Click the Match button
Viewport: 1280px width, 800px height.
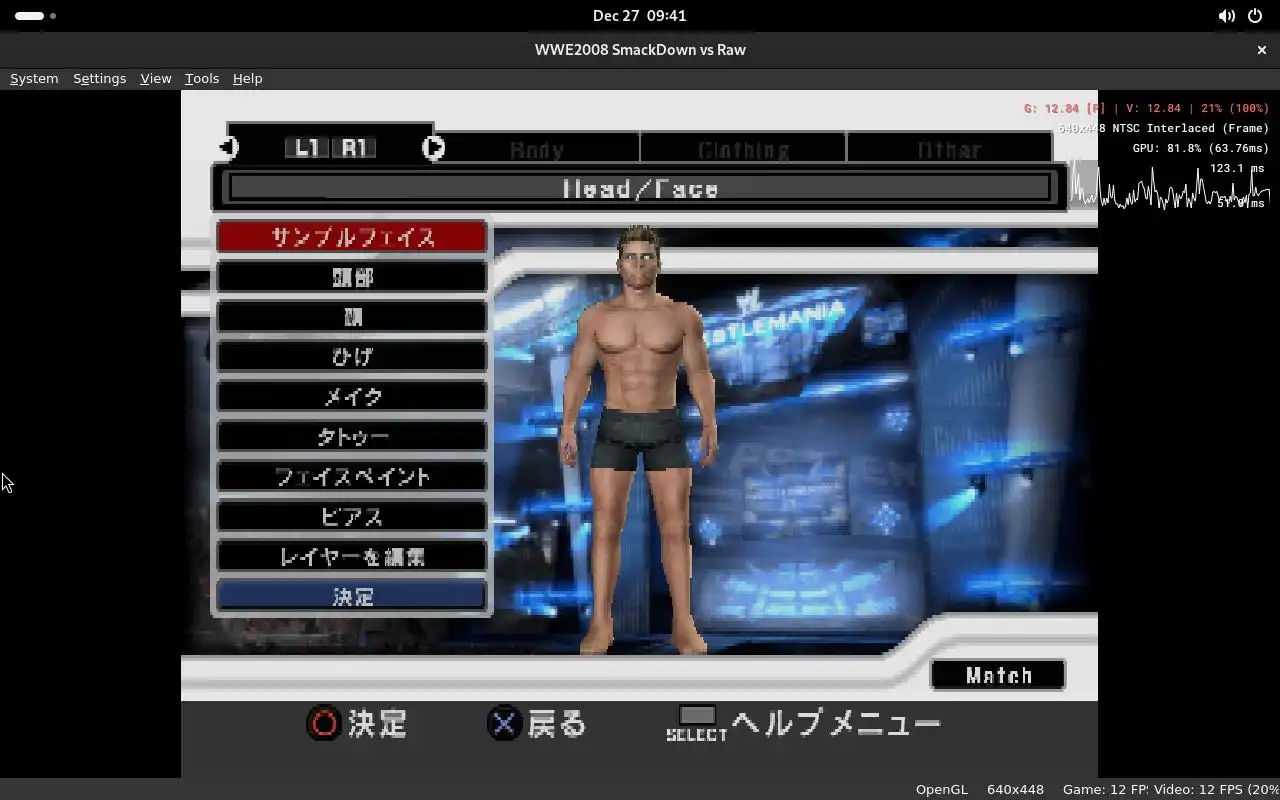pyautogui.click(x=998, y=675)
